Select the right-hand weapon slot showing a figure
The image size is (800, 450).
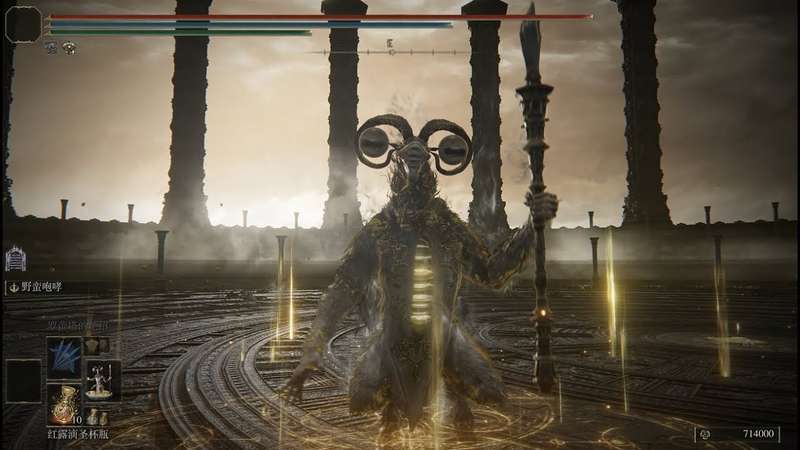point(101,379)
